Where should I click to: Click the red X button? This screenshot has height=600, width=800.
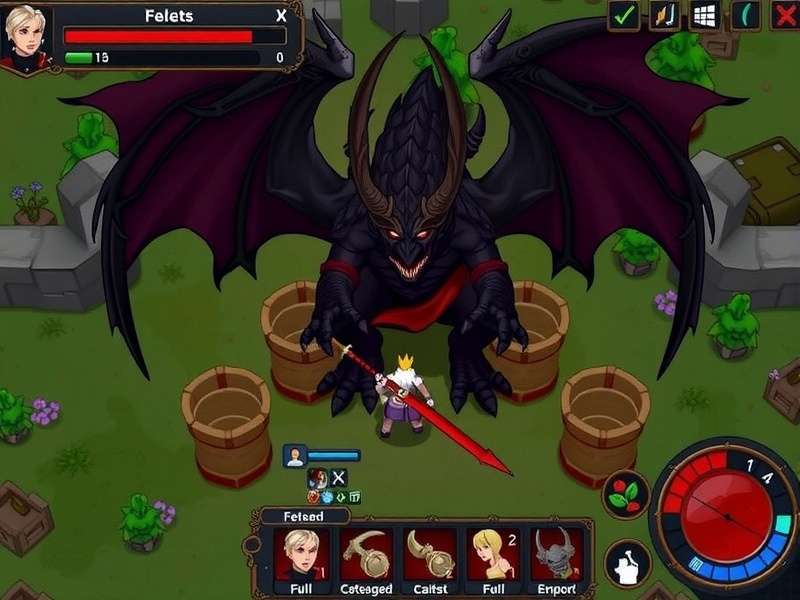point(784,16)
